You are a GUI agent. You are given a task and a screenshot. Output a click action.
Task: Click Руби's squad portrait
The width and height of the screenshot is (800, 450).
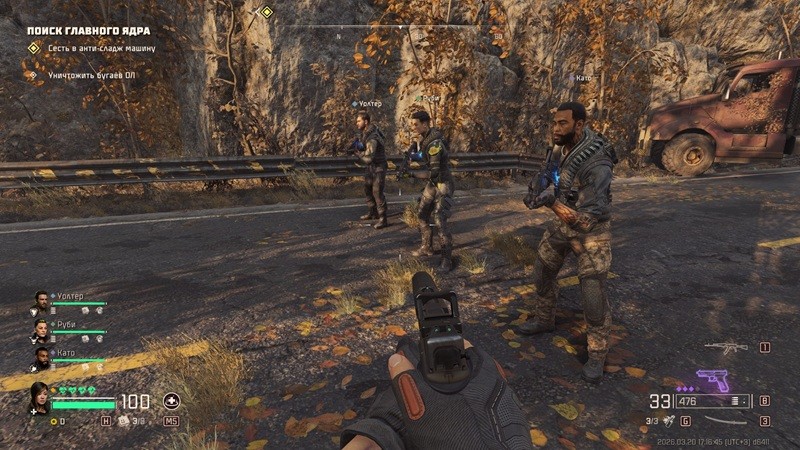[40, 327]
